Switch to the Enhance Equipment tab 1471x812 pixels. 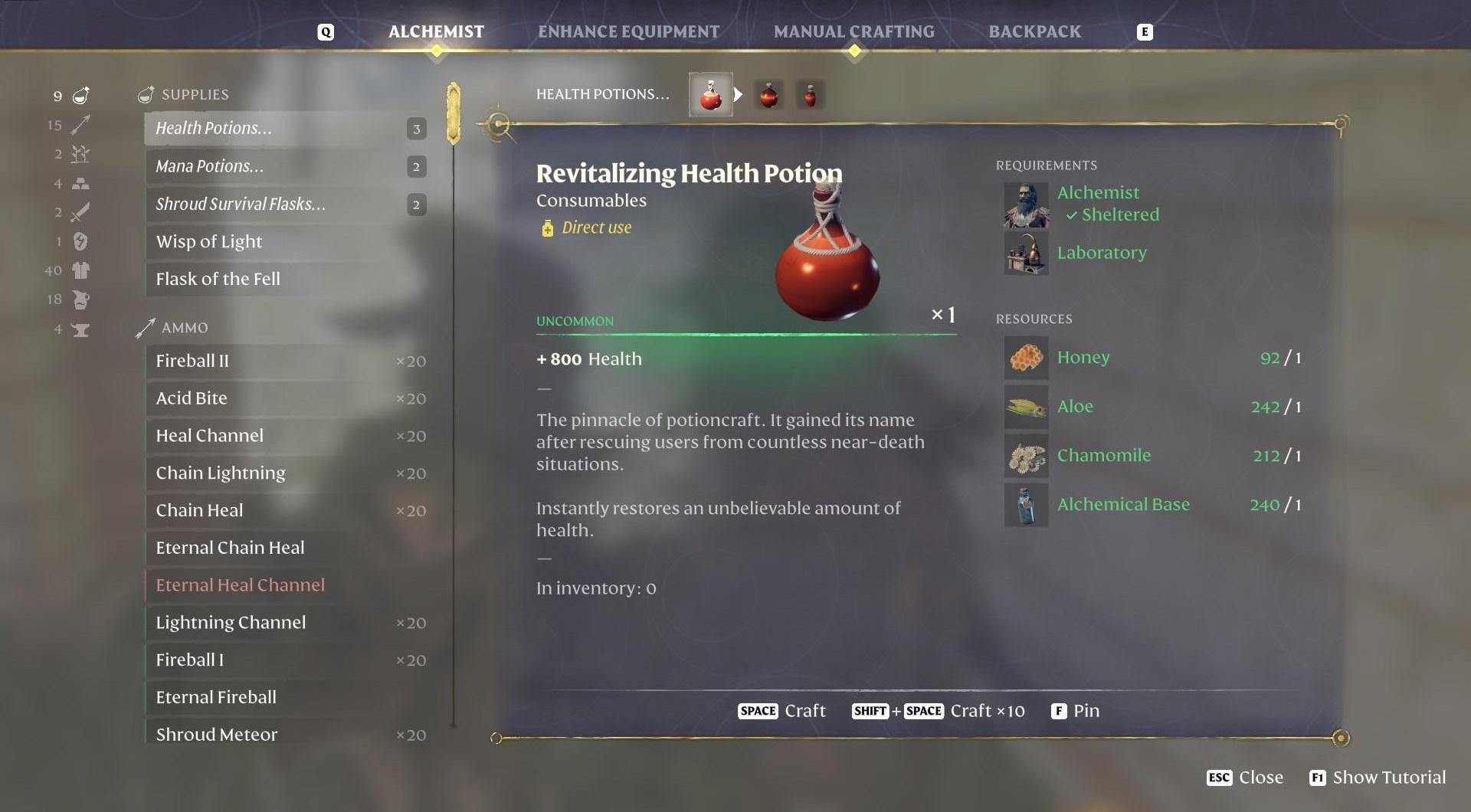(628, 31)
